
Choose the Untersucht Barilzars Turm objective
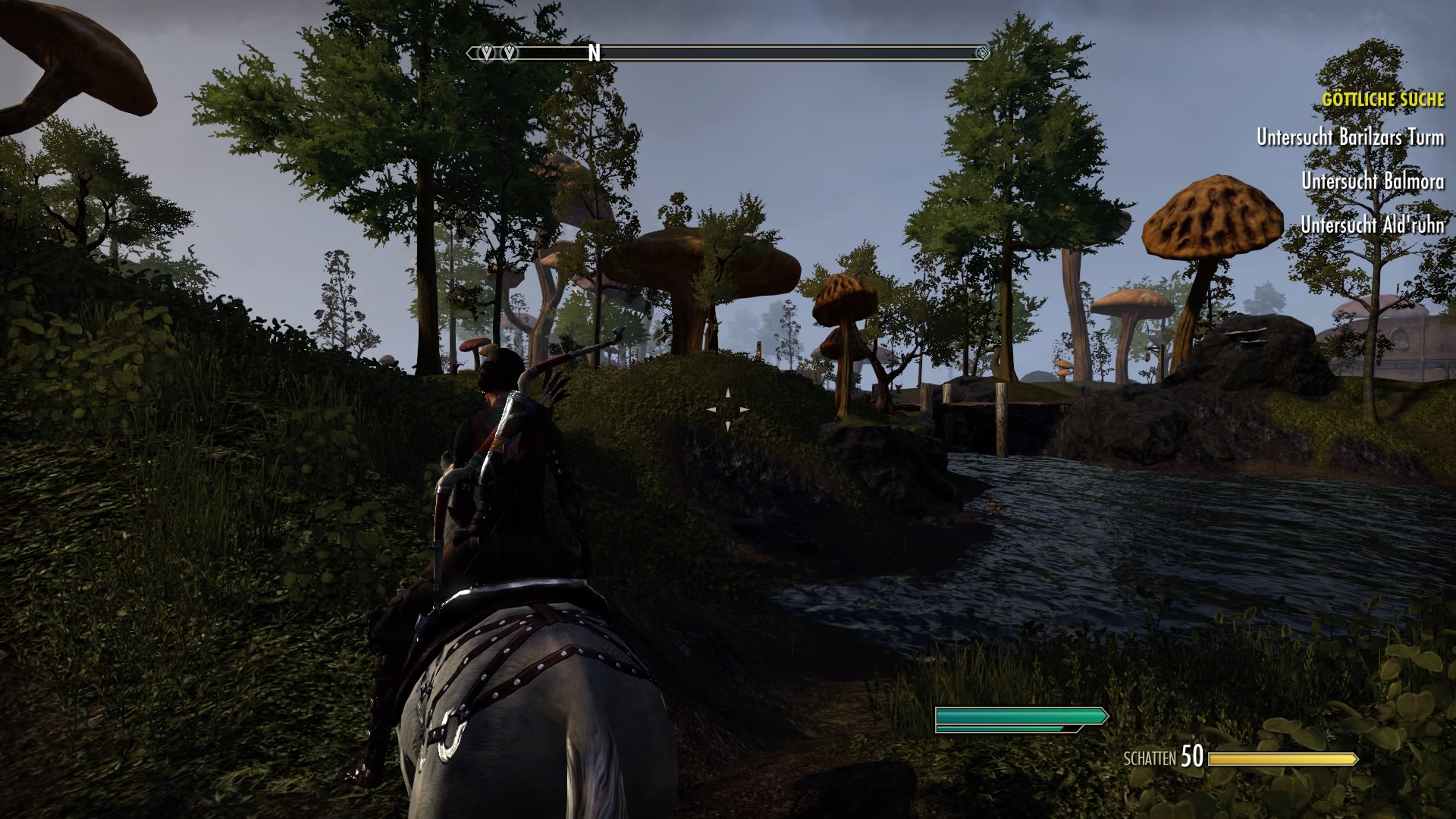1350,137
